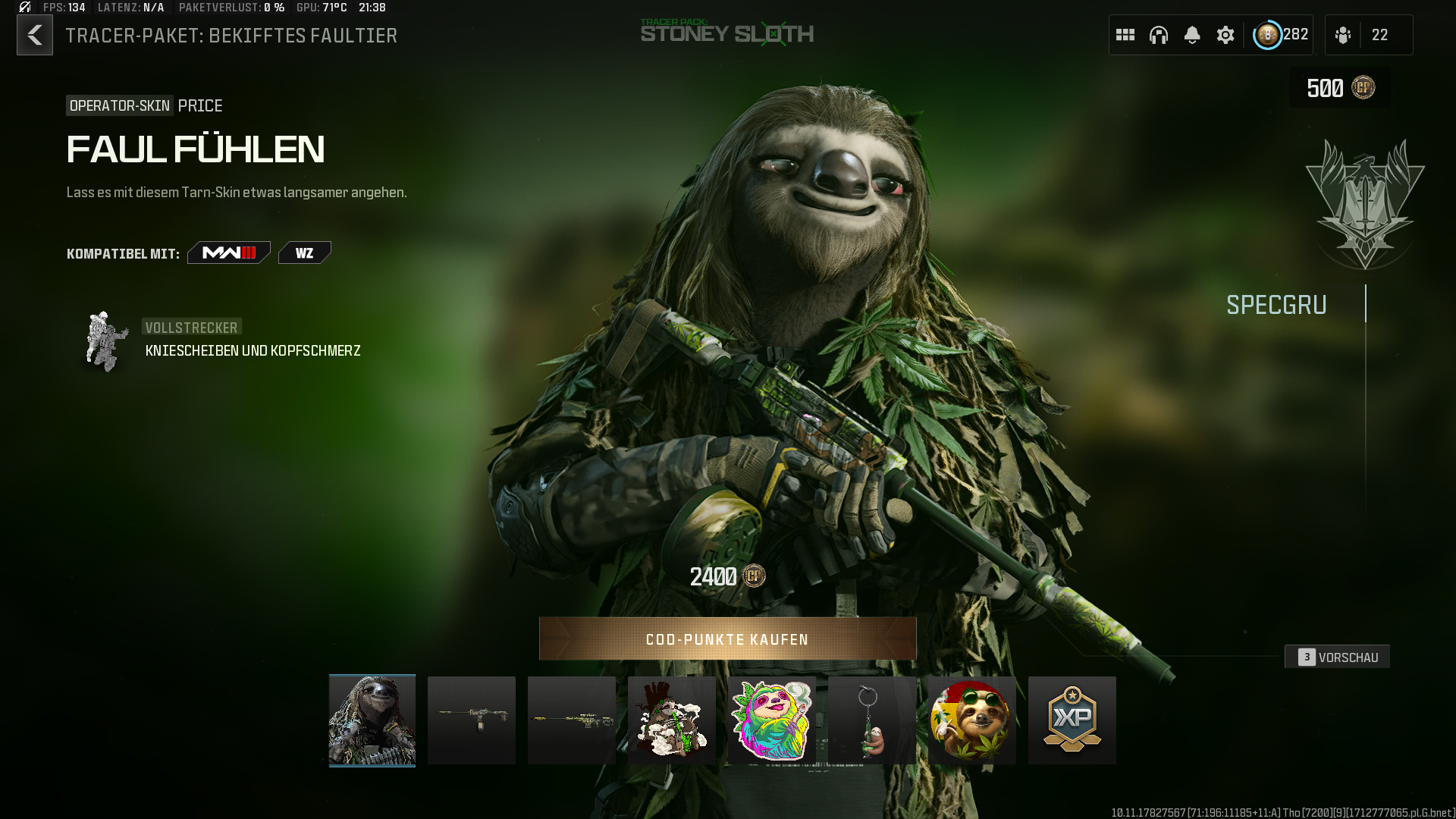Screen dimensions: 1456x819
Task: Buy COD points with the gold button
Action: pos(727,639)
